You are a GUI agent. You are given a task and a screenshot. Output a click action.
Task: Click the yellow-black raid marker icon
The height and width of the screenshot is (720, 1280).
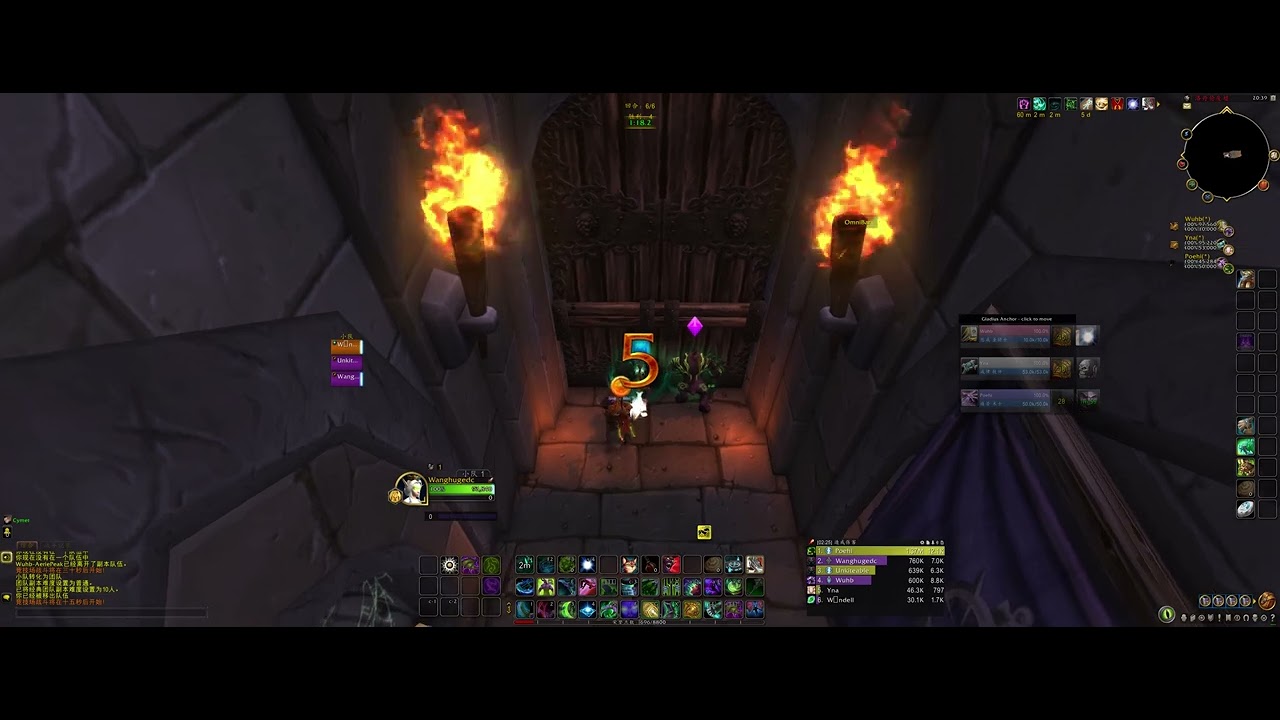(x=704, y=532)
